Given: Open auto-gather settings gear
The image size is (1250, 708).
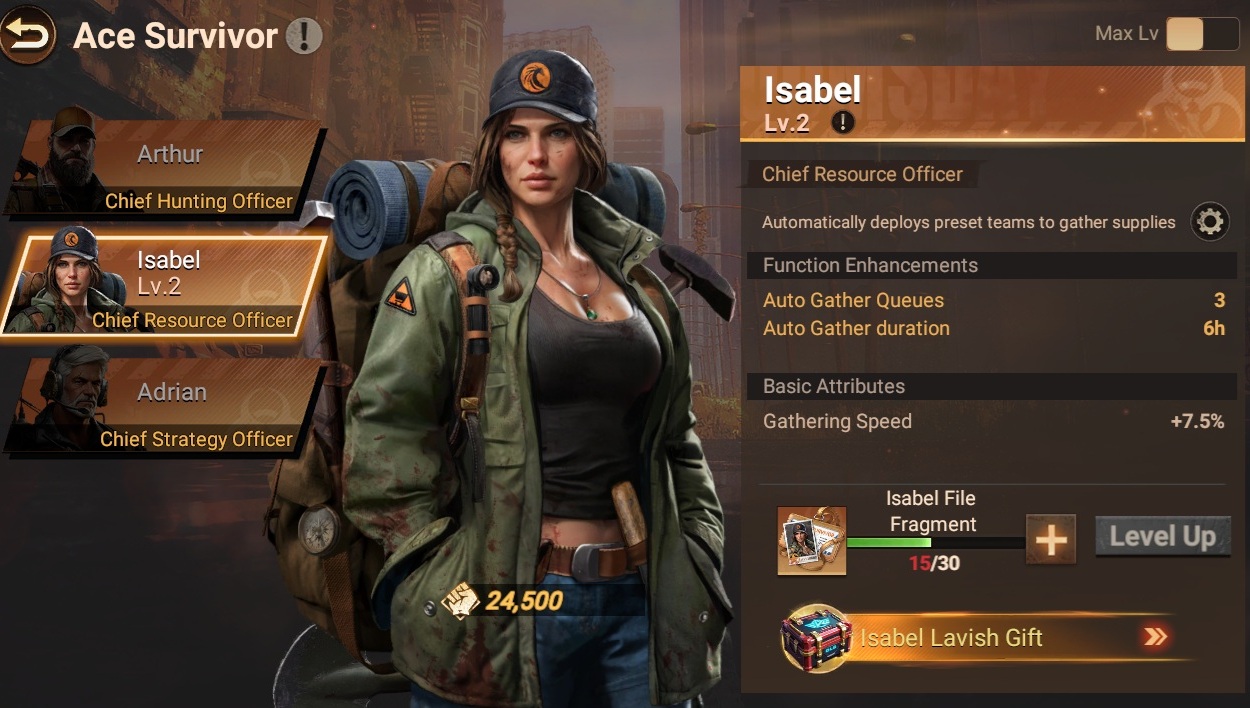Looking at the screenshot, I should [x=1209, y=221].
